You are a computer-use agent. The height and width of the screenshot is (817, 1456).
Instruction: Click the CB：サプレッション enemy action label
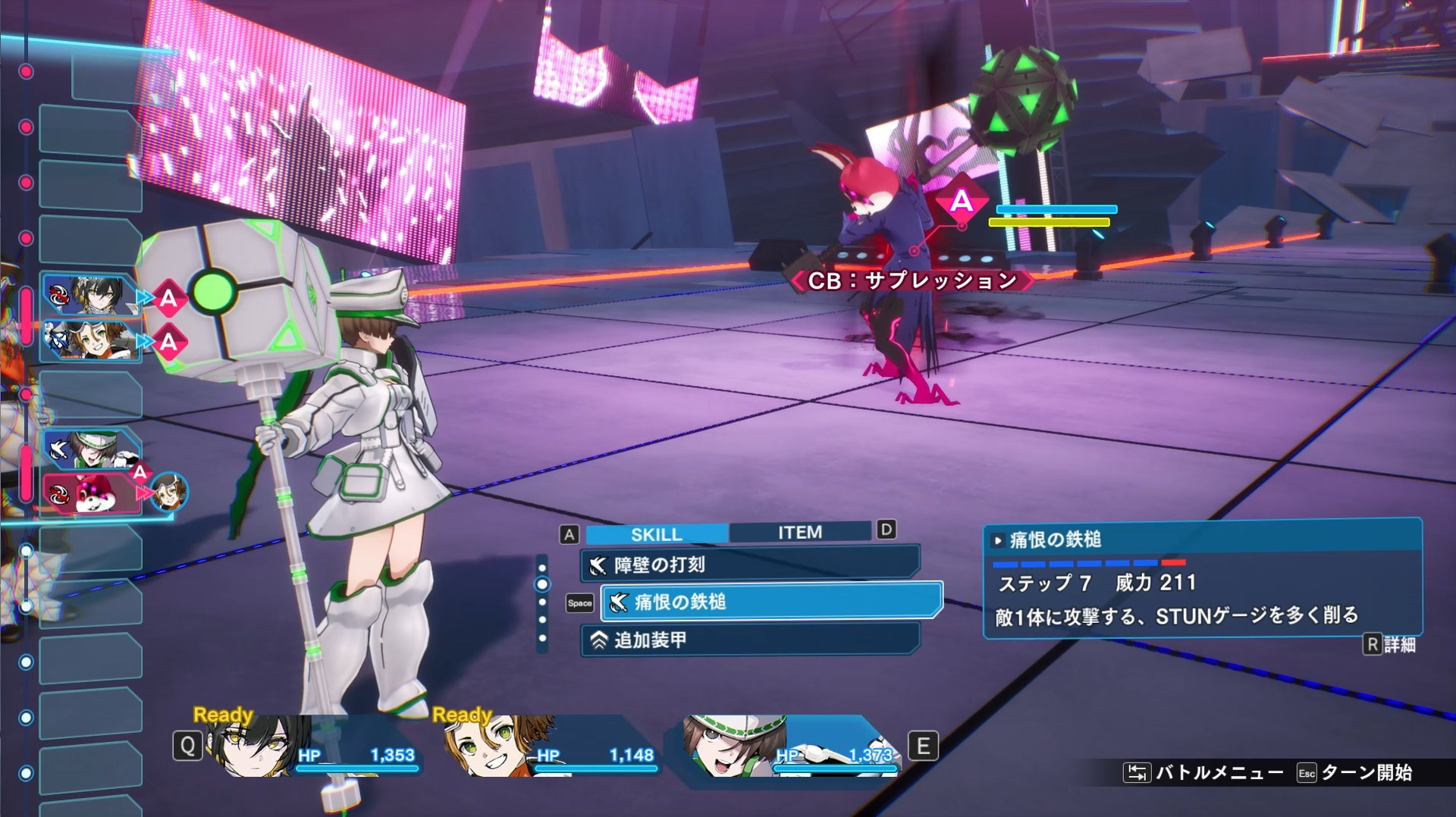[x=912, y=281]
